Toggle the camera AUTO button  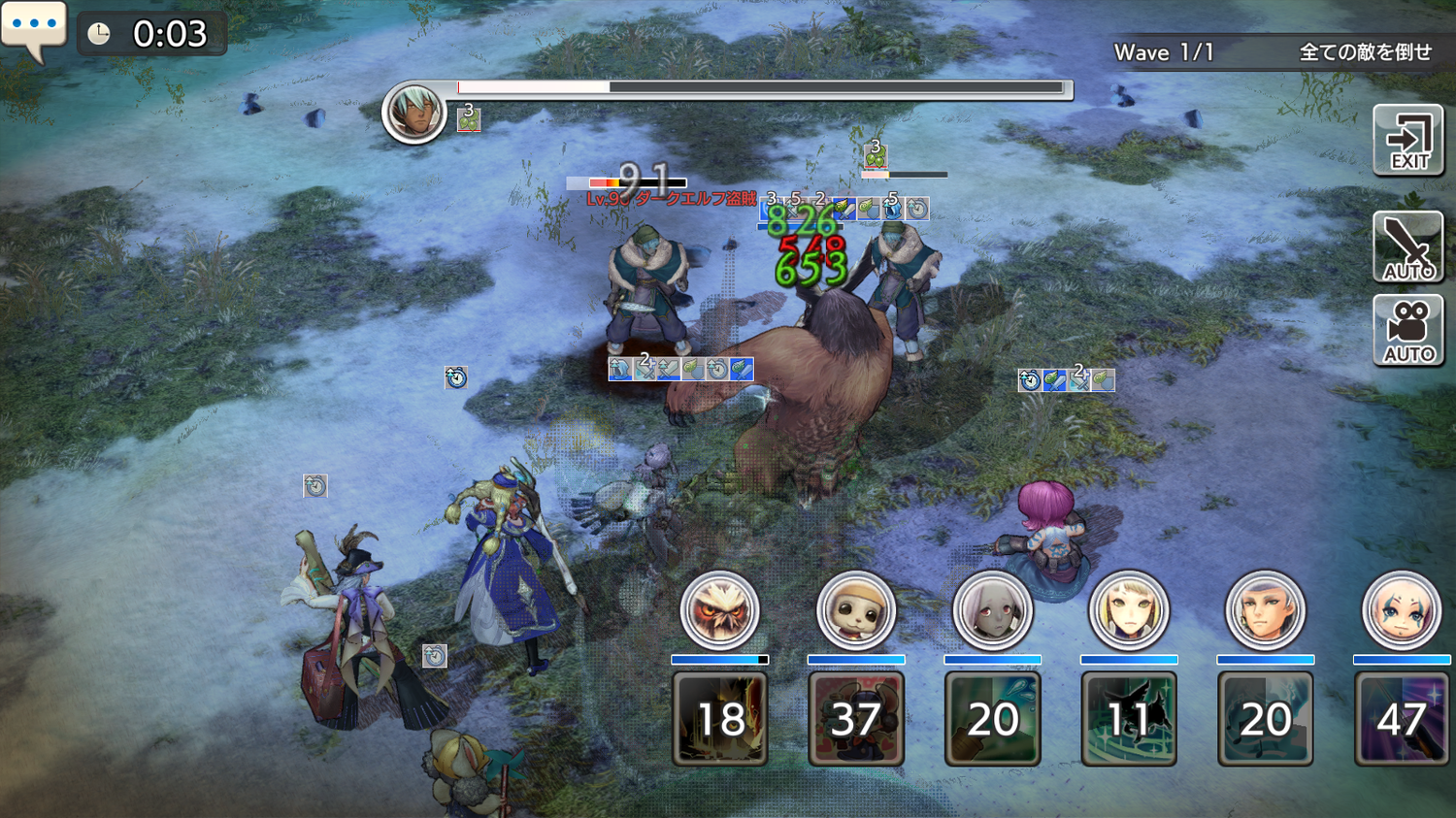(1407, 330)
